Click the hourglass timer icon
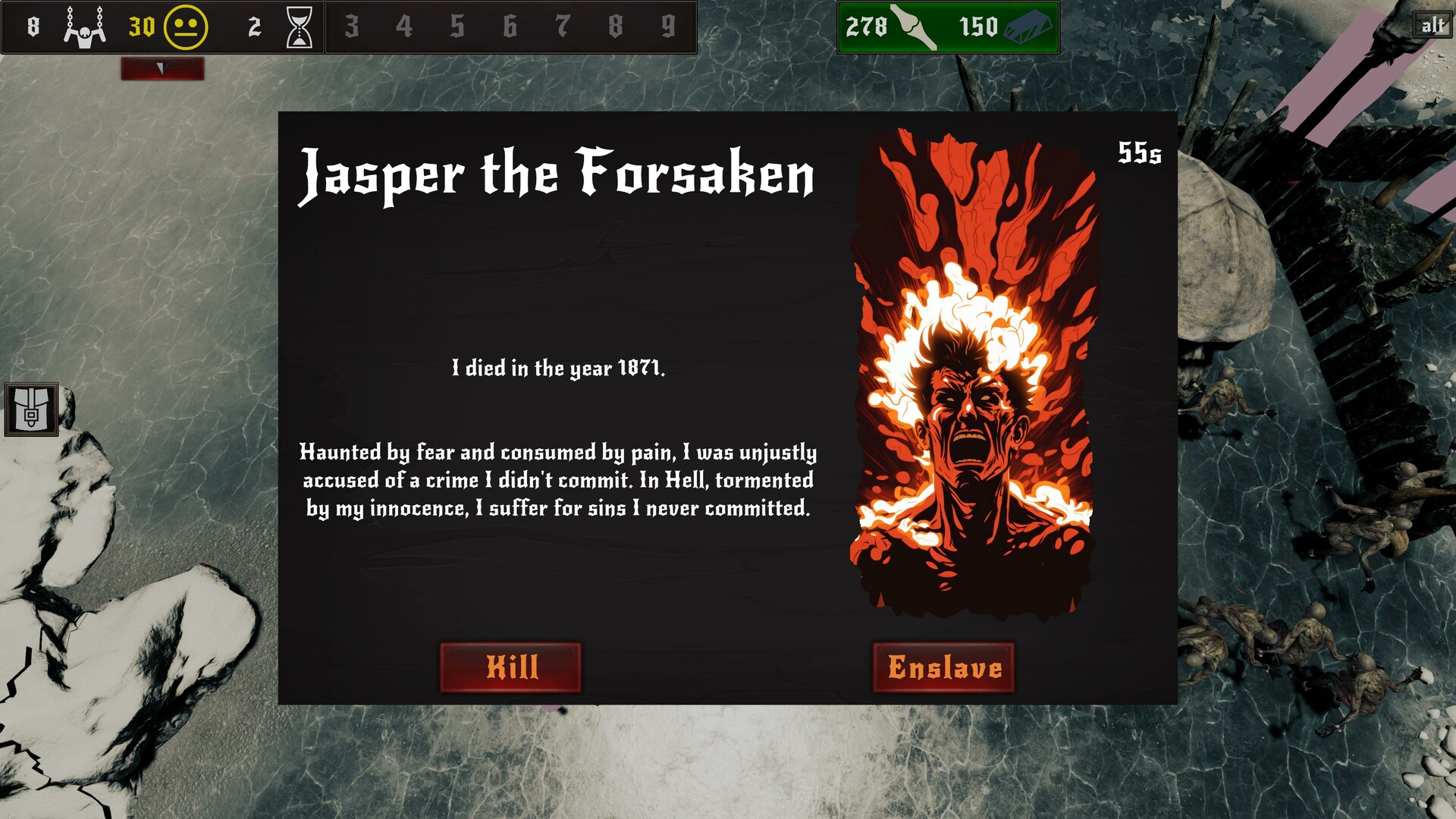 coord(300,27)
